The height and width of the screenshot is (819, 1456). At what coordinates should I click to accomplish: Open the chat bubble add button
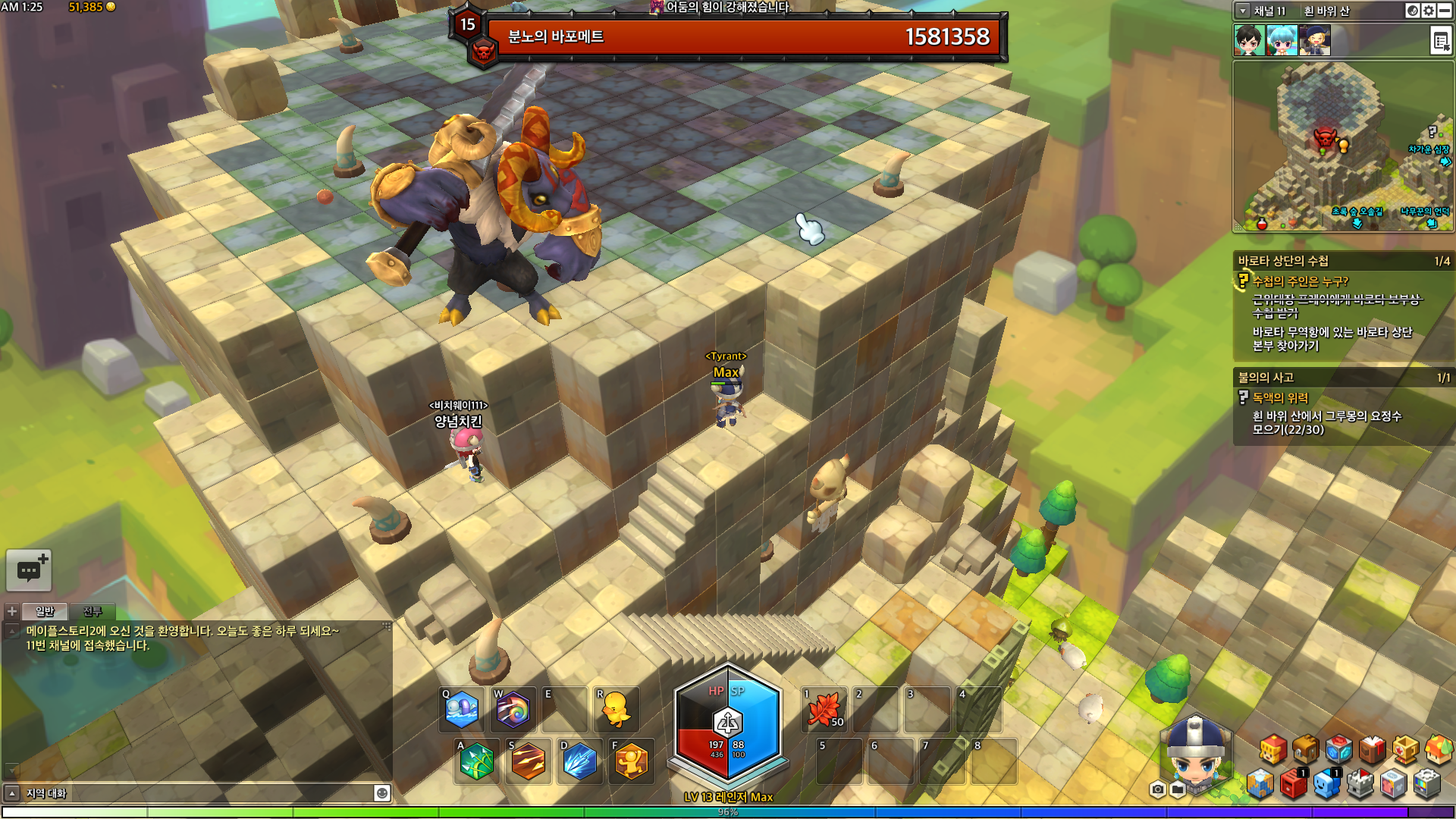(29, 570)
